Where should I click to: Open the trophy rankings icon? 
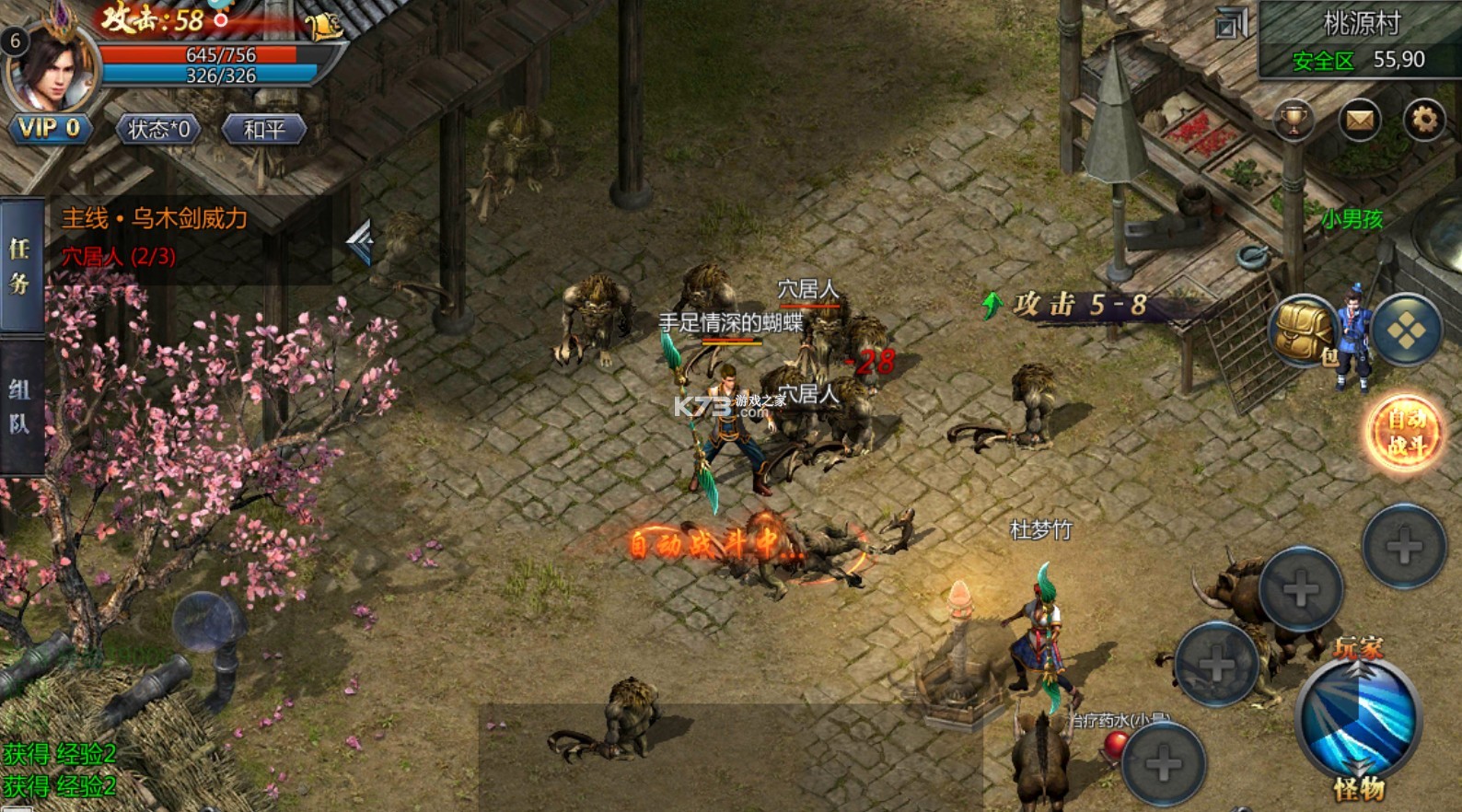(1294, 120)
